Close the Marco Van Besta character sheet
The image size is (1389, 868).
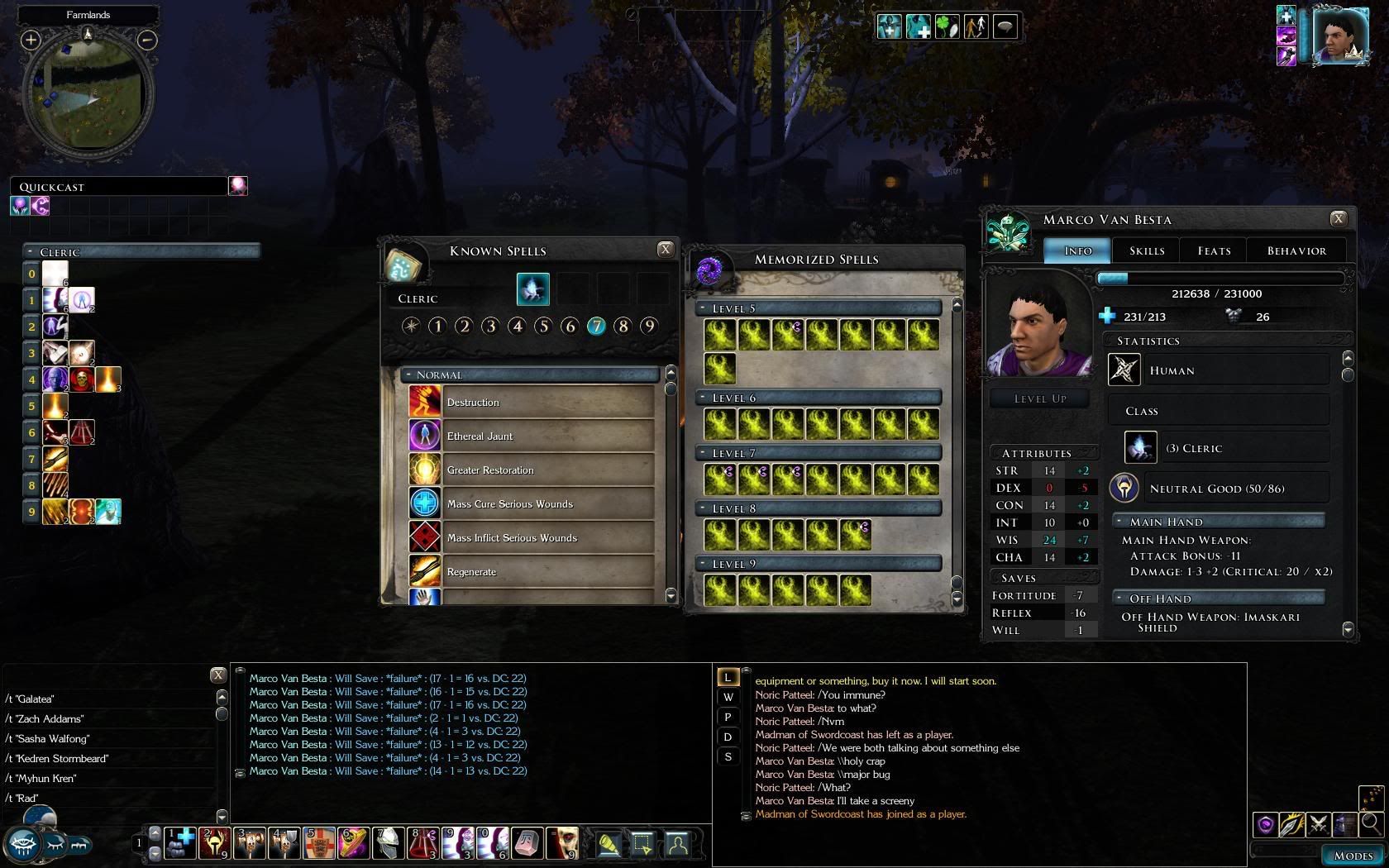pos(1338,218)
